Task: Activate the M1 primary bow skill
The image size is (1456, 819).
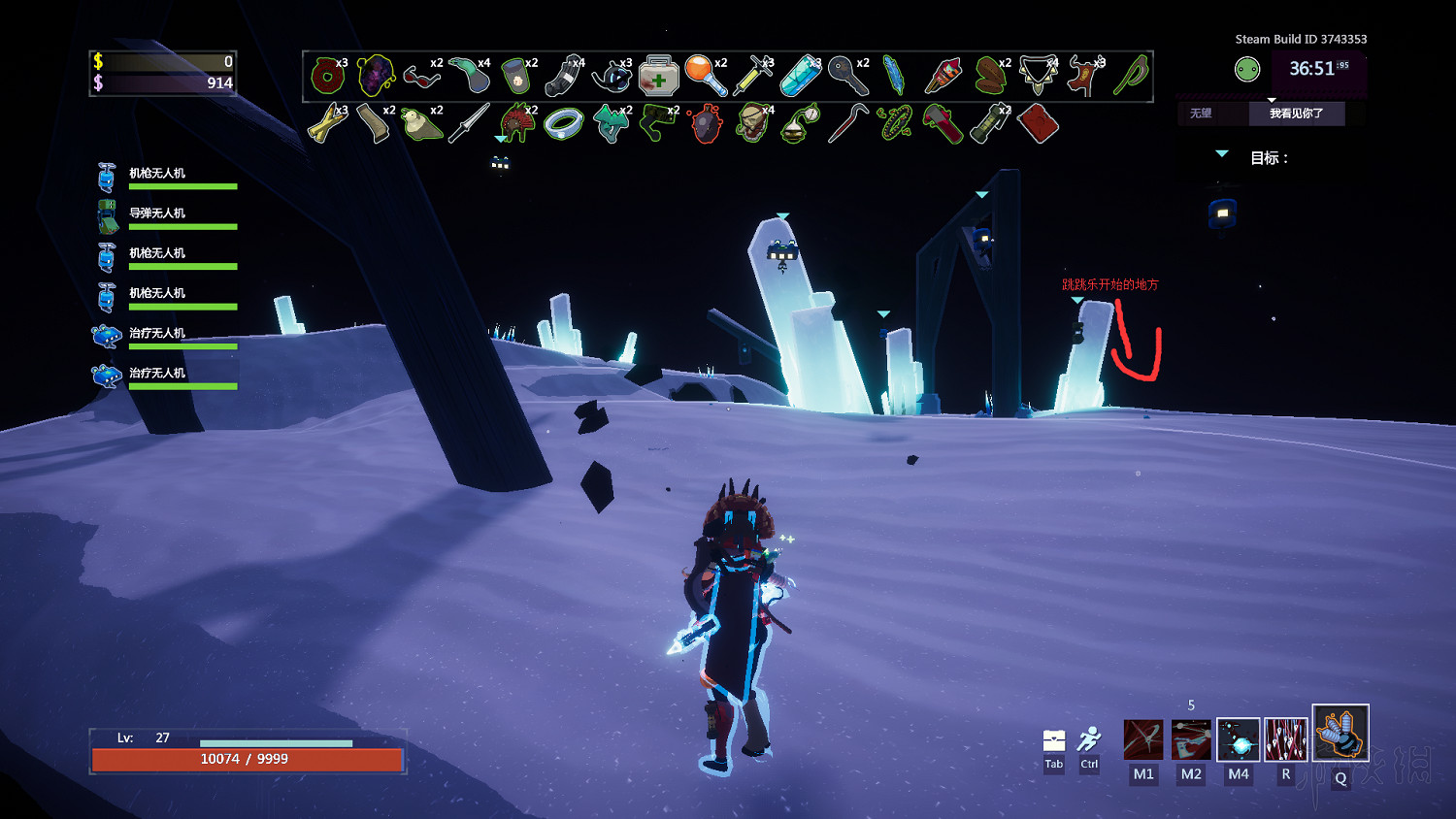Action: click(x=1143, y=739)
